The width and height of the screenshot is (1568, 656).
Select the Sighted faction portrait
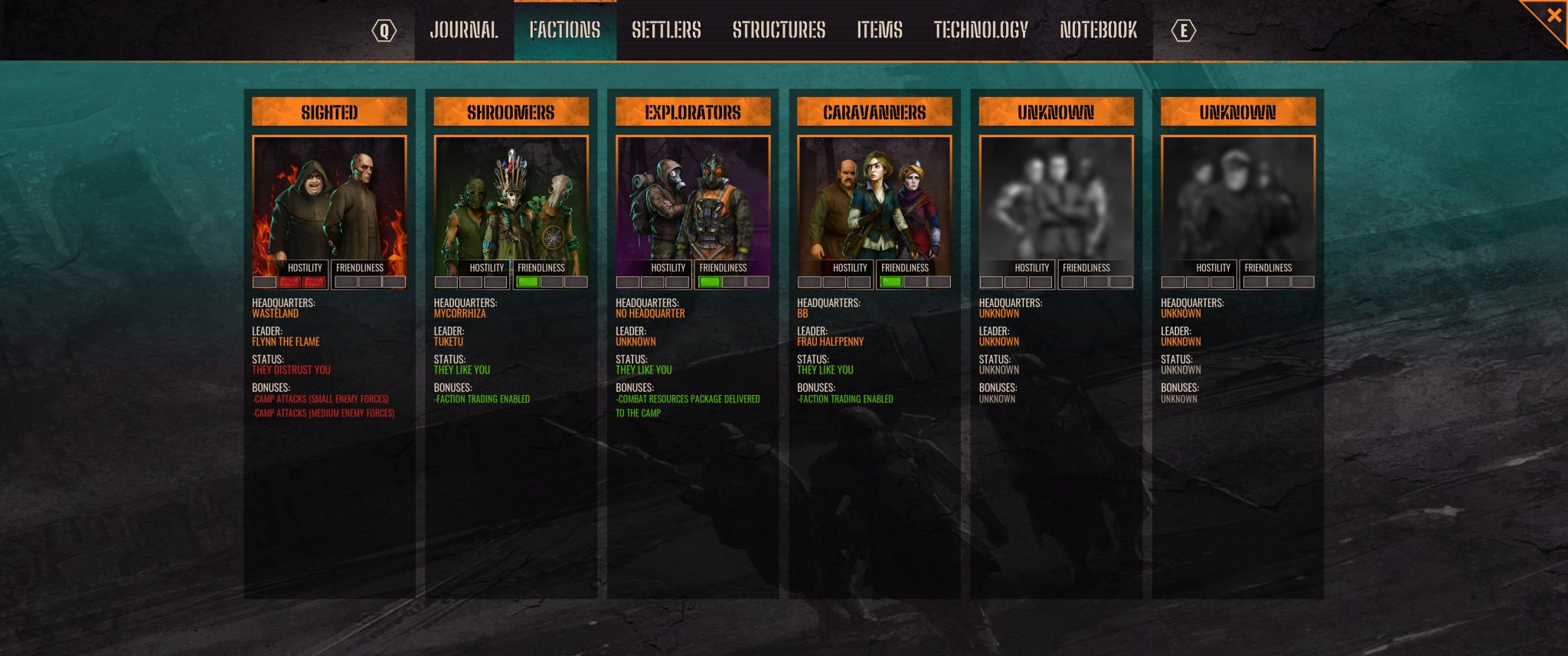click(329, 199)
